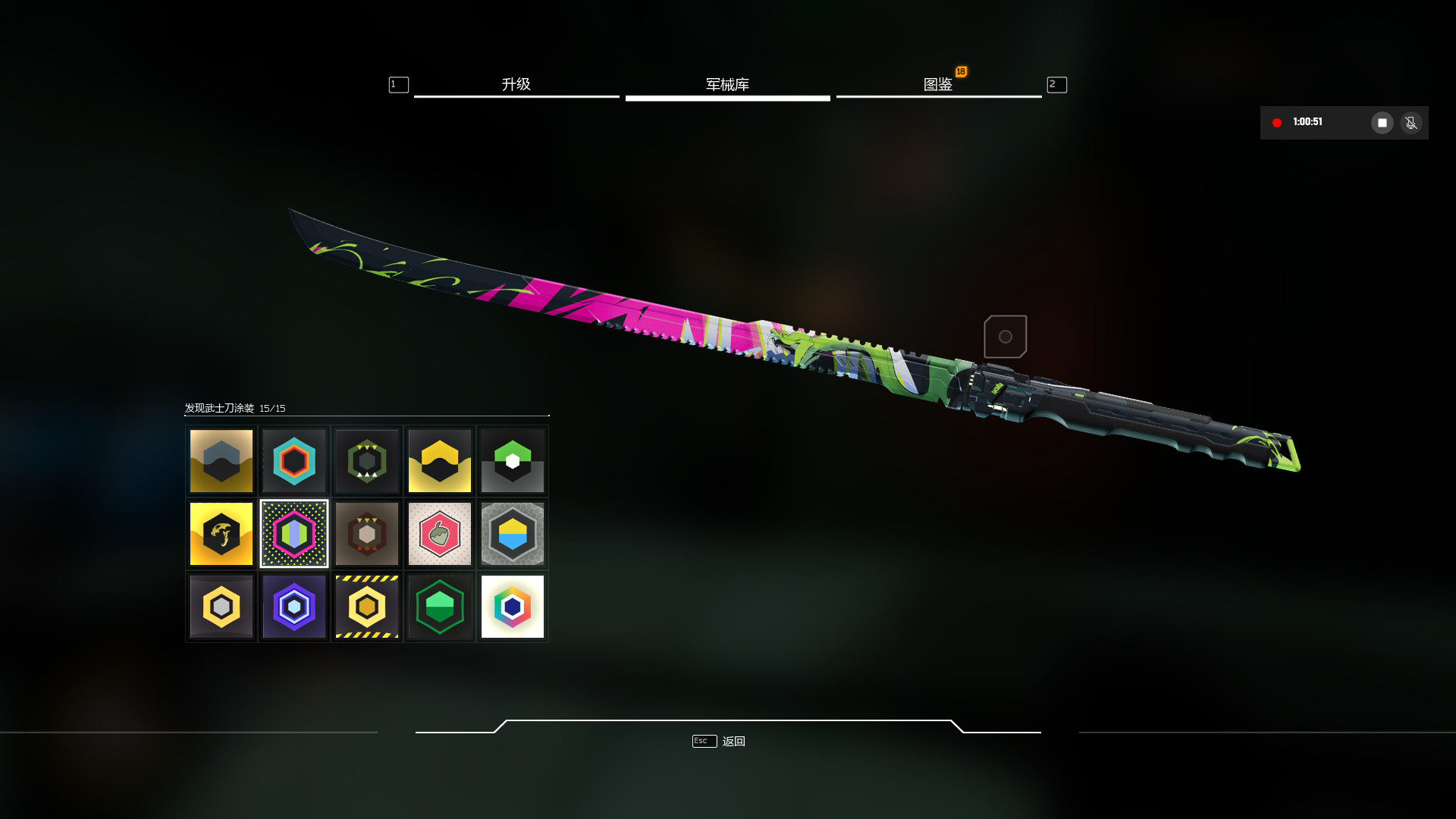Viewport: 1456px width, 819px height.
Task: Pick the pink strawberry hexagon skin
Action: click(440, 534)
